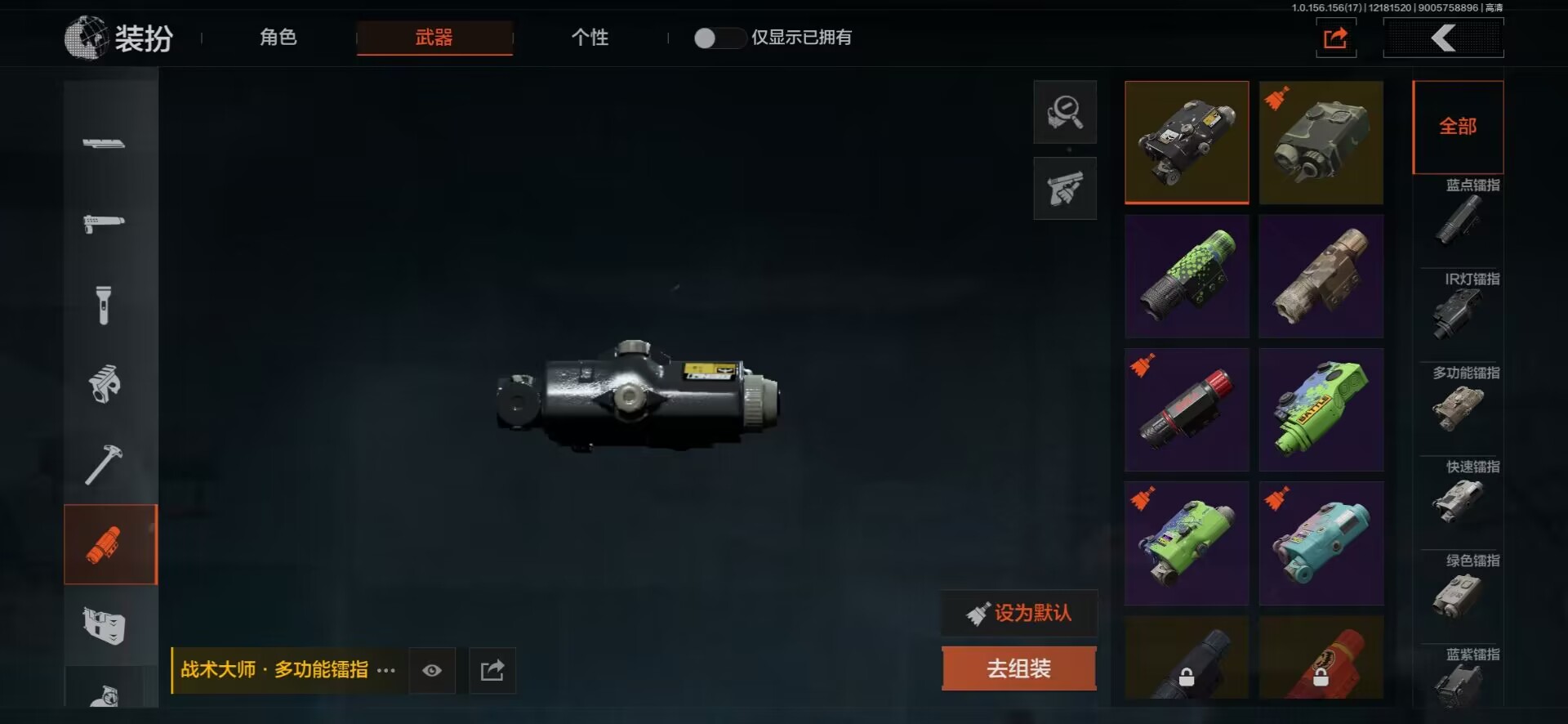Click the magnifier inspect icon
Viewport: 1568px width, 724px height.
[1065, 112]
